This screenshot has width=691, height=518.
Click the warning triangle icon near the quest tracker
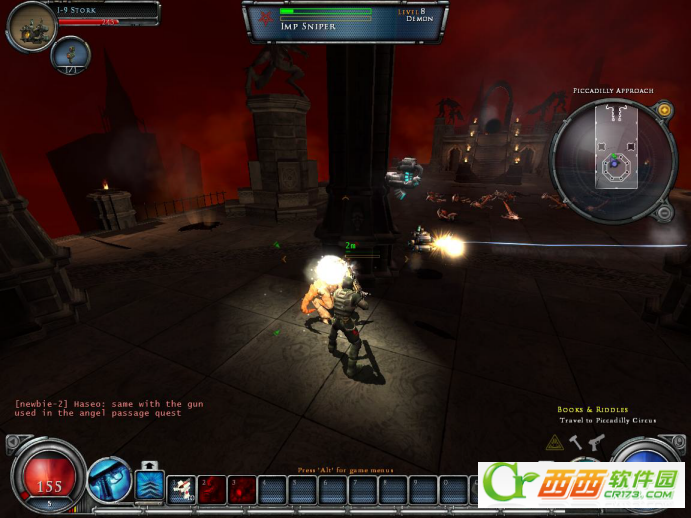[554, 441]
